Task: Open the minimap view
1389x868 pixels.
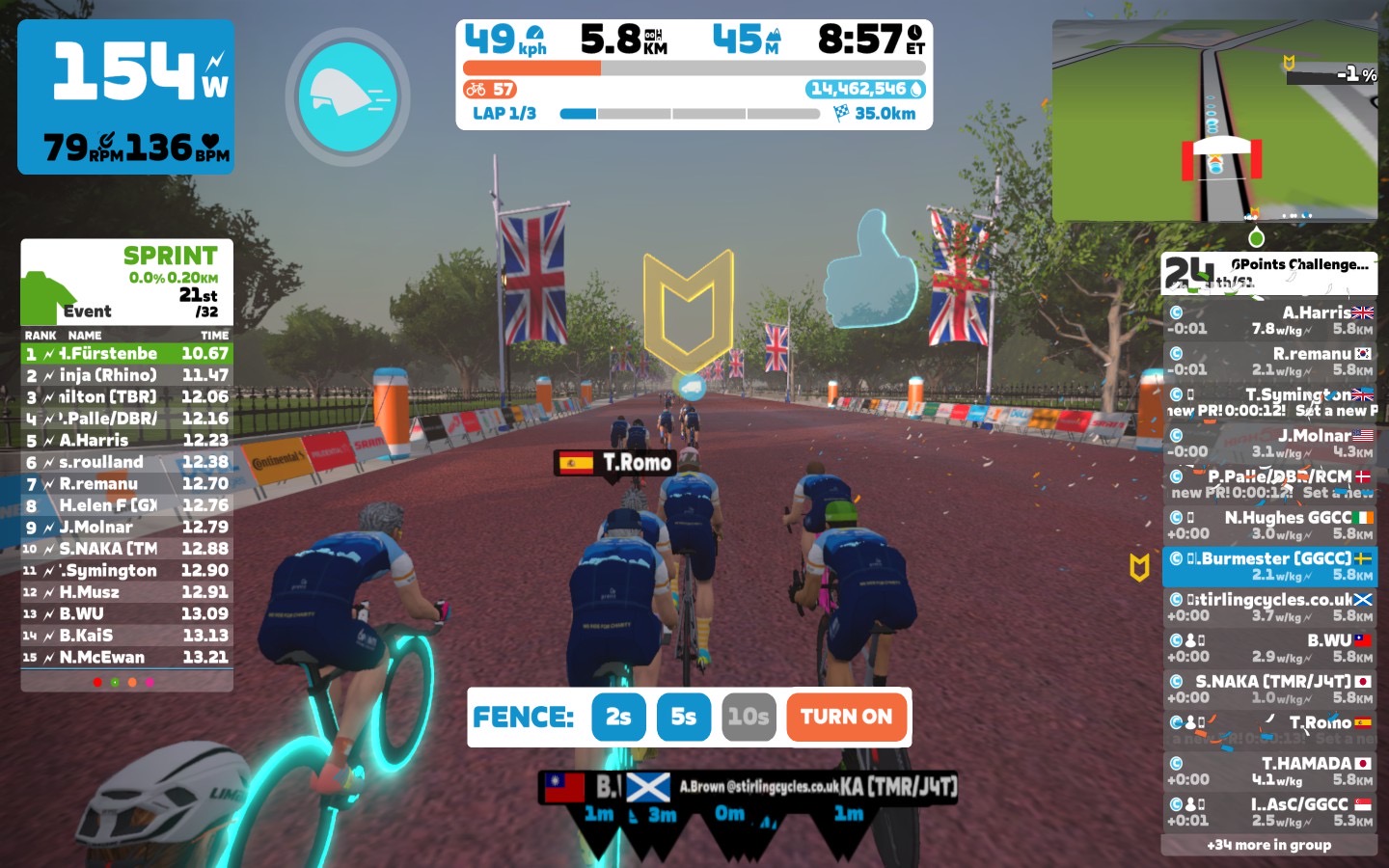Action: 1214,121
